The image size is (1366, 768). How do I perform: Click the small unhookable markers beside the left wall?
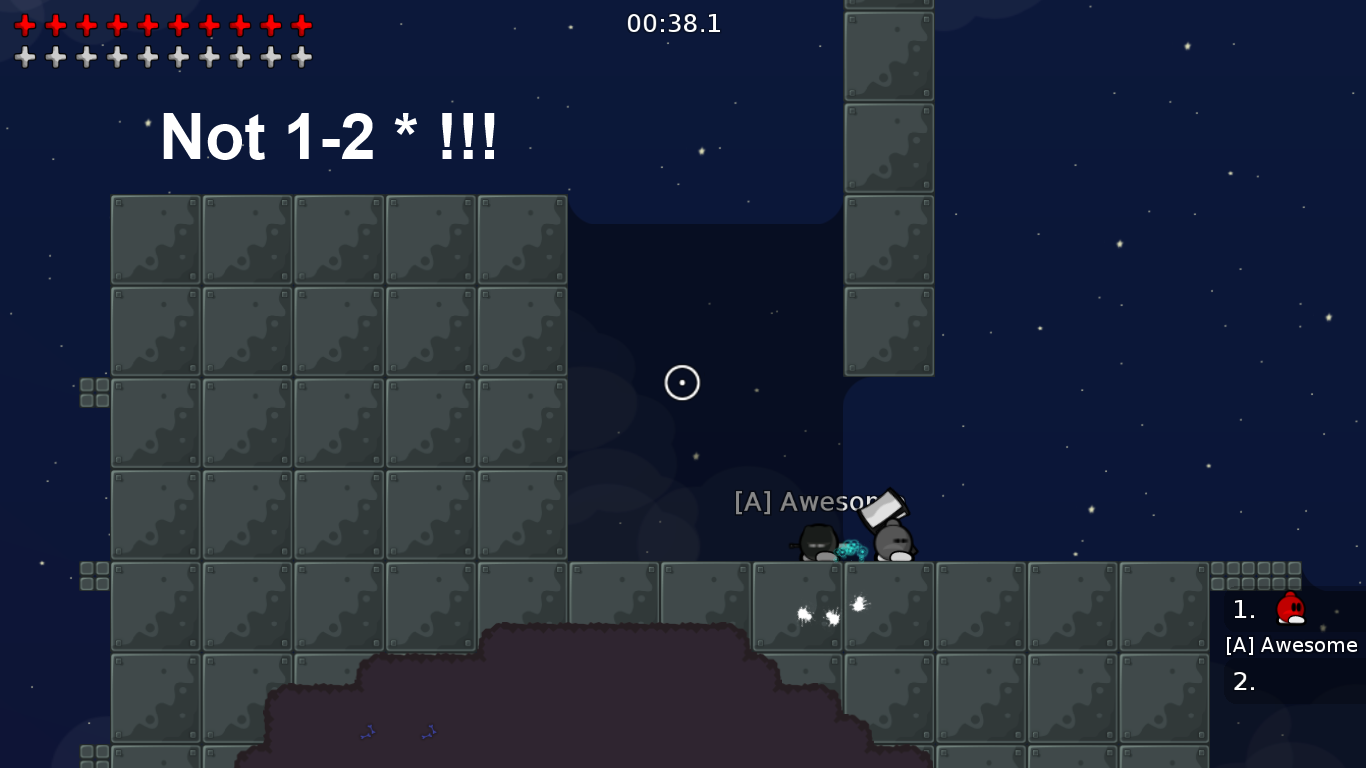pos(94,390)
